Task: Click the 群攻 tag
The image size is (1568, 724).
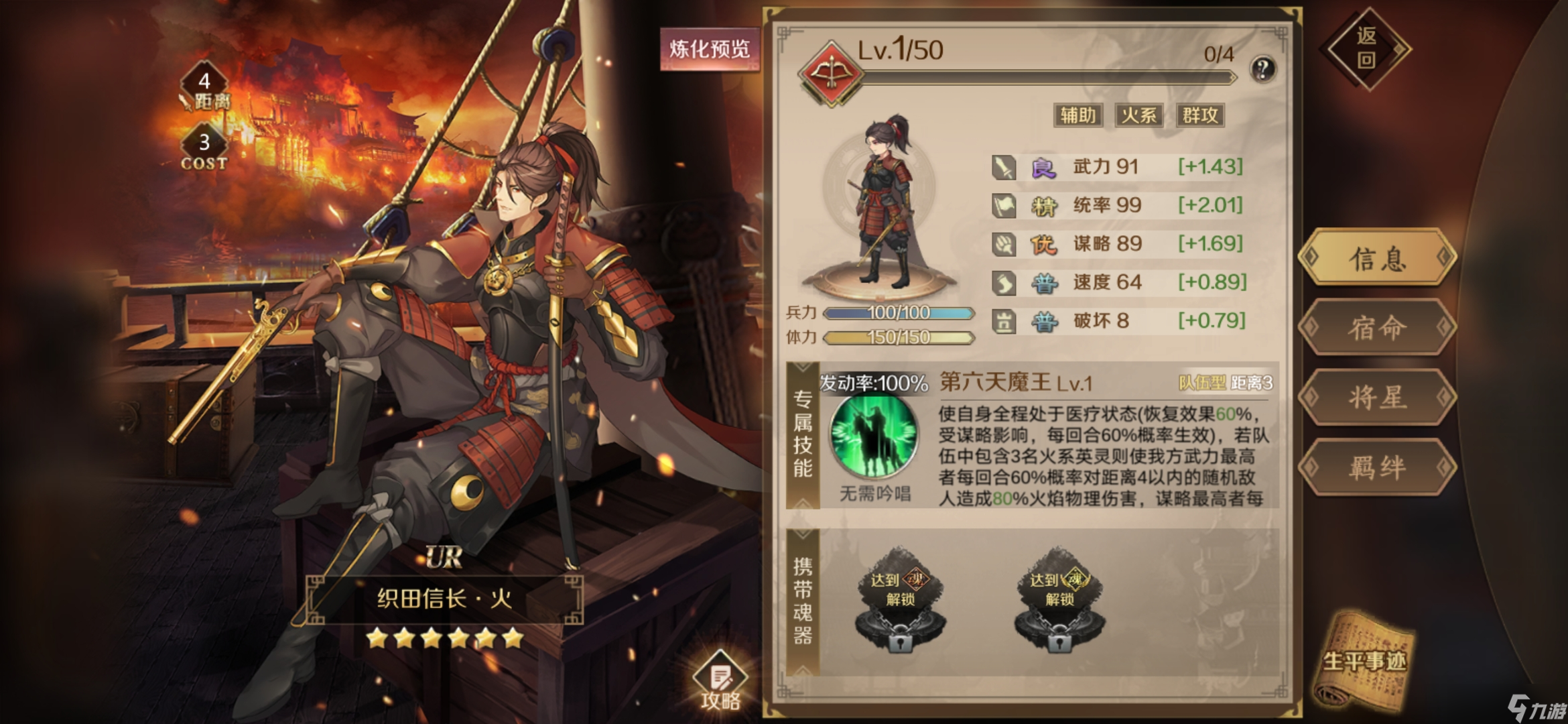Action: click(1200, 115)
